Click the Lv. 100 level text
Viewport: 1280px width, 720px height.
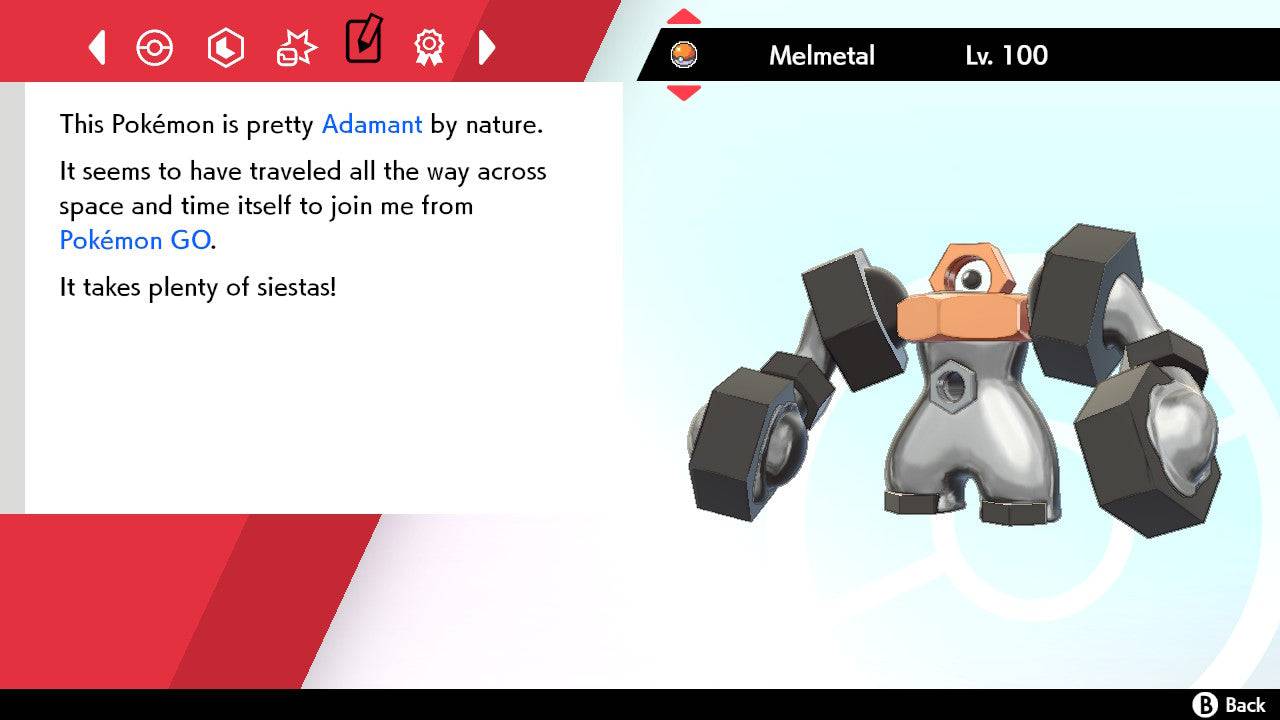click(x=1004, y=55)
